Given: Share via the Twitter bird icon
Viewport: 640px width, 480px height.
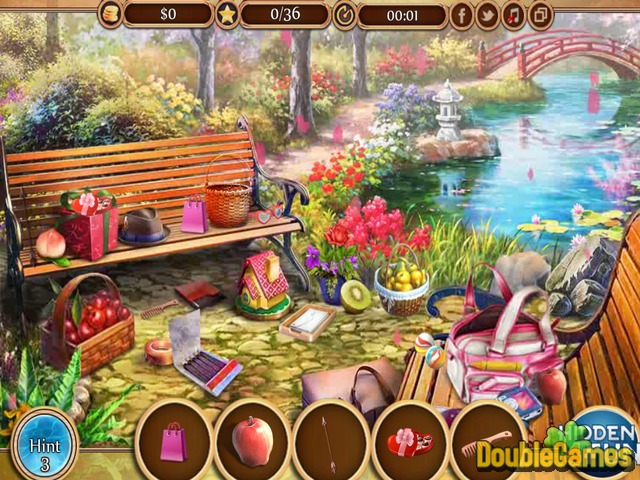Looking at the screenshot, I should 487,14.
